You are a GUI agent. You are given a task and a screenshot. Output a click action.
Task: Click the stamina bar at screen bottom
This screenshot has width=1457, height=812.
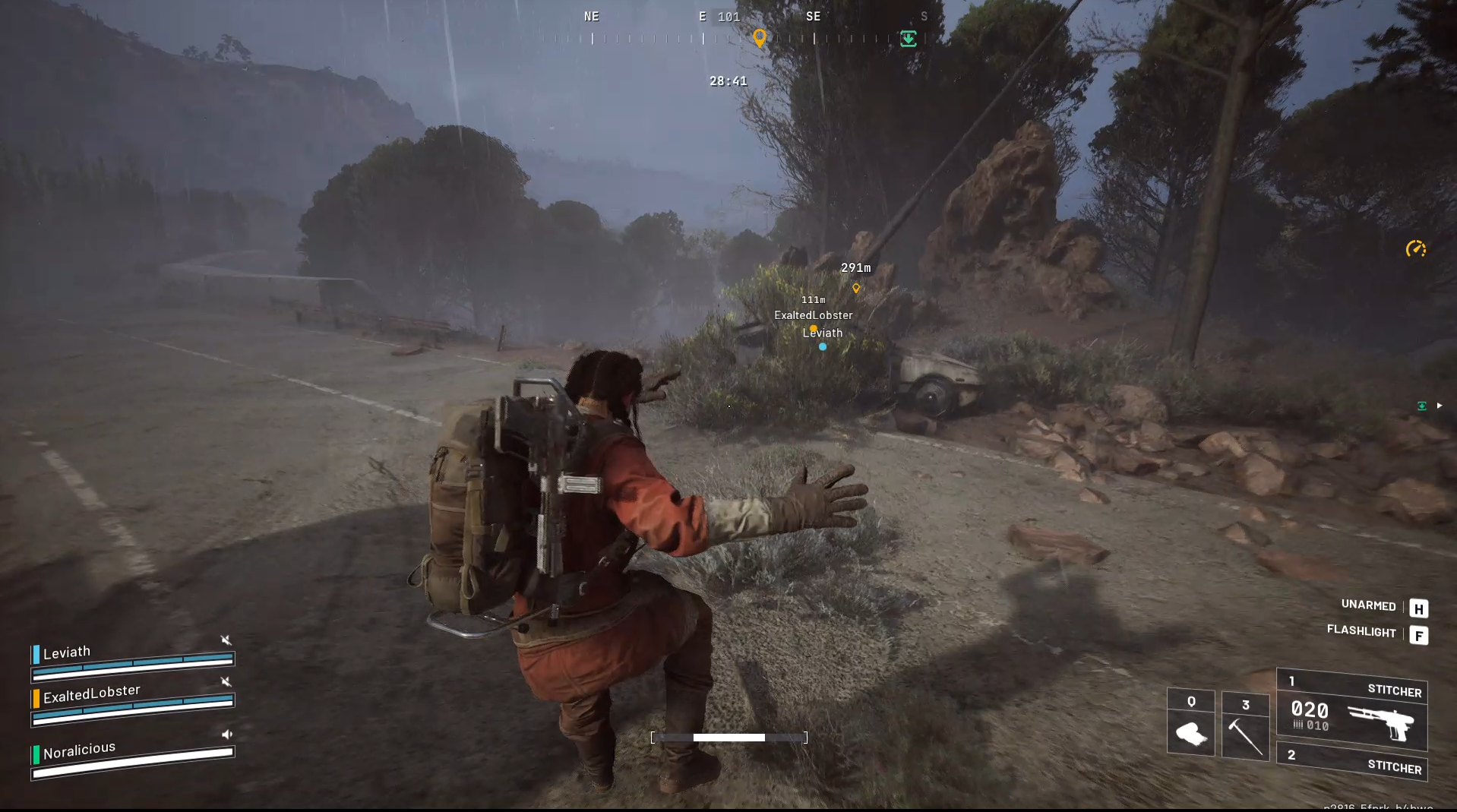(x=728, y=737)
